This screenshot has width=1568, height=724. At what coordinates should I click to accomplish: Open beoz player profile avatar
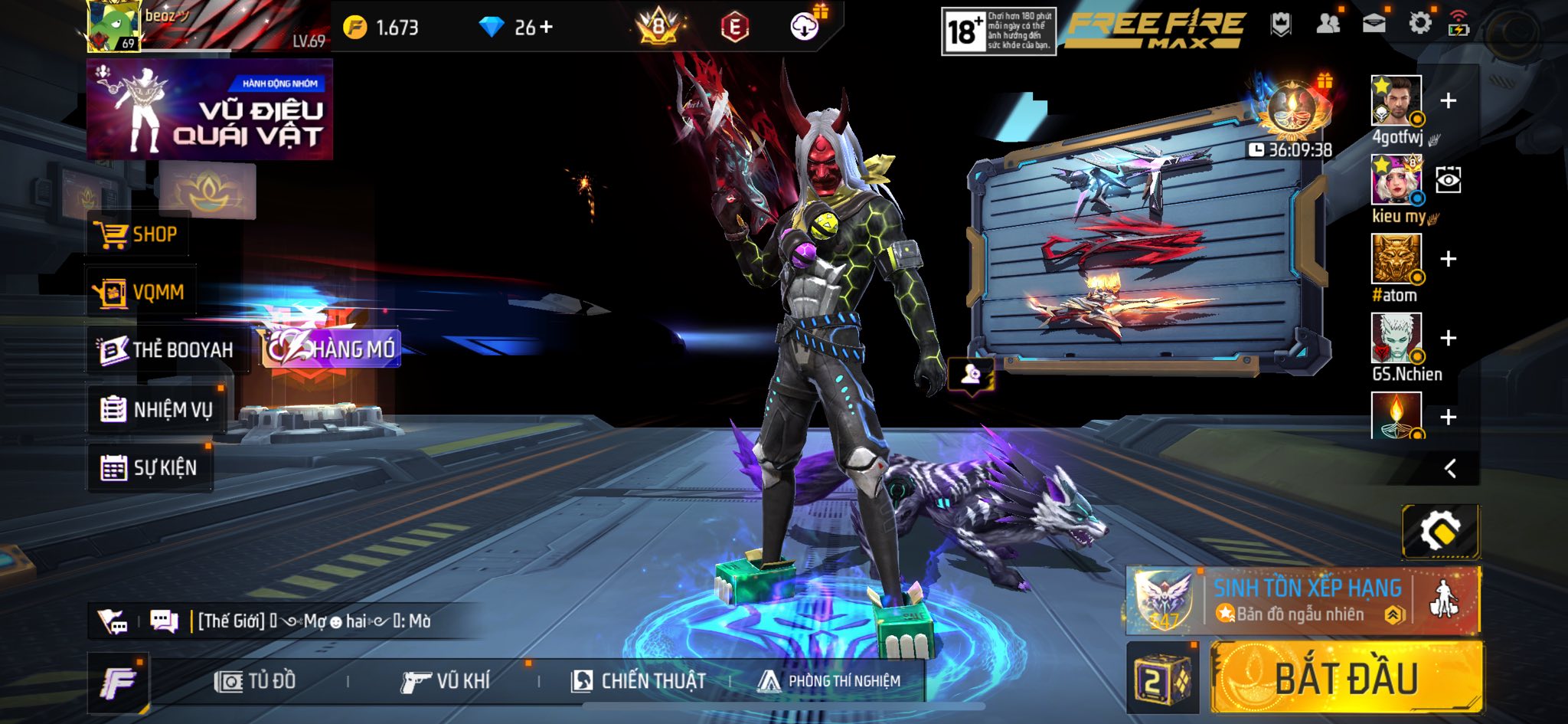click(113, 26)
